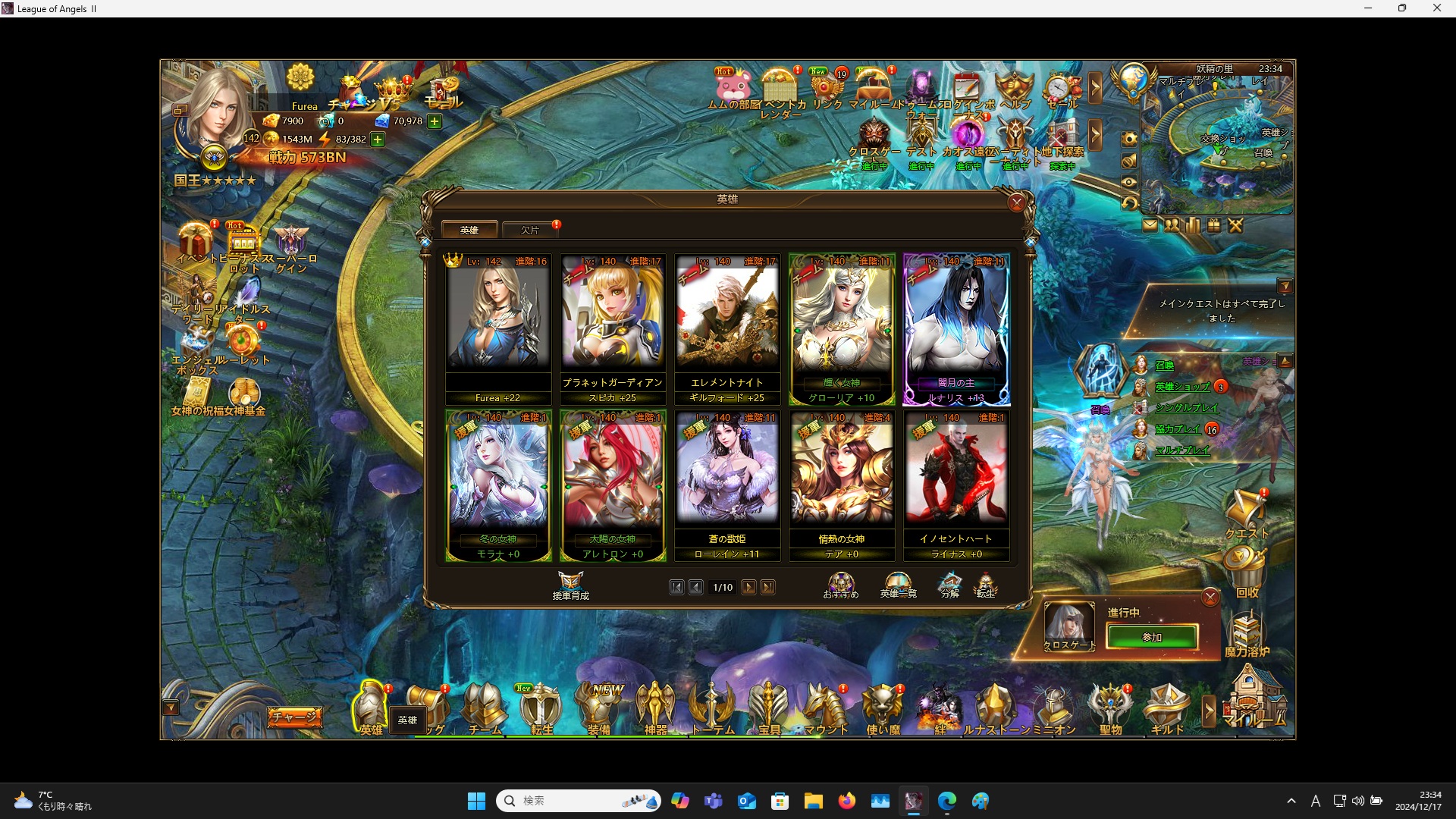
Task: Open the 分解 (decompose) icon in hero panel
Action: pyautogui.click(x=949, y=584)
